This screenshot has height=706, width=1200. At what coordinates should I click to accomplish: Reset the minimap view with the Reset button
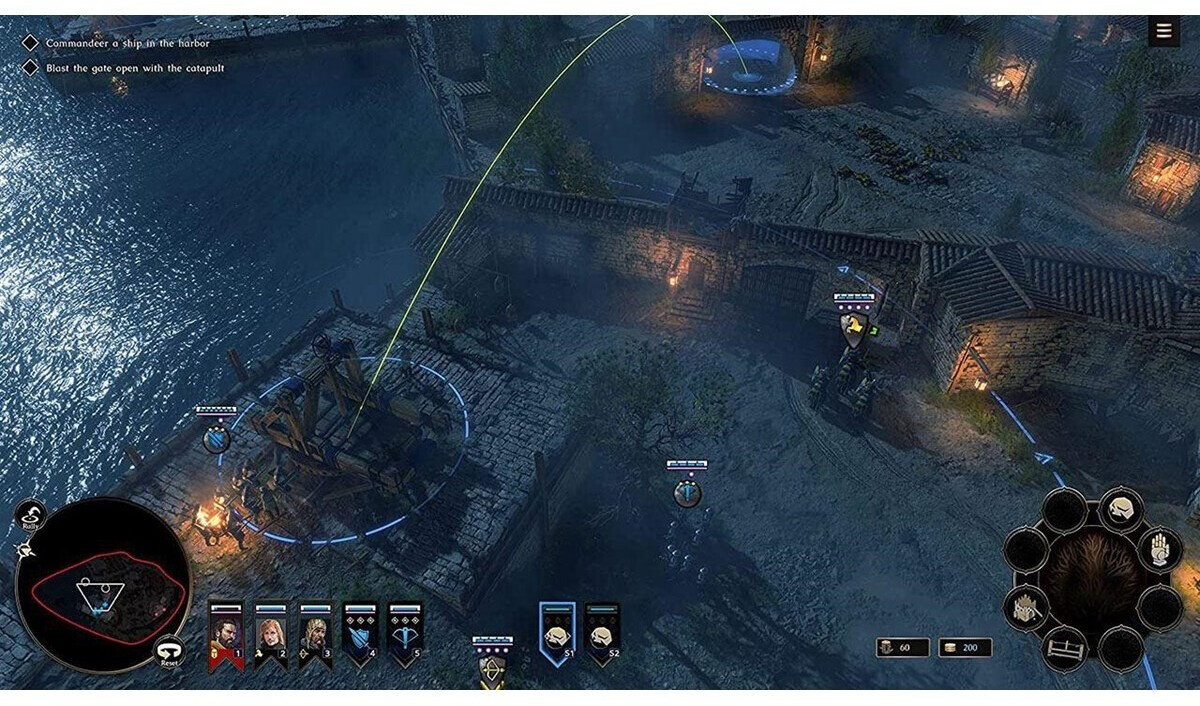pos(169,652)
